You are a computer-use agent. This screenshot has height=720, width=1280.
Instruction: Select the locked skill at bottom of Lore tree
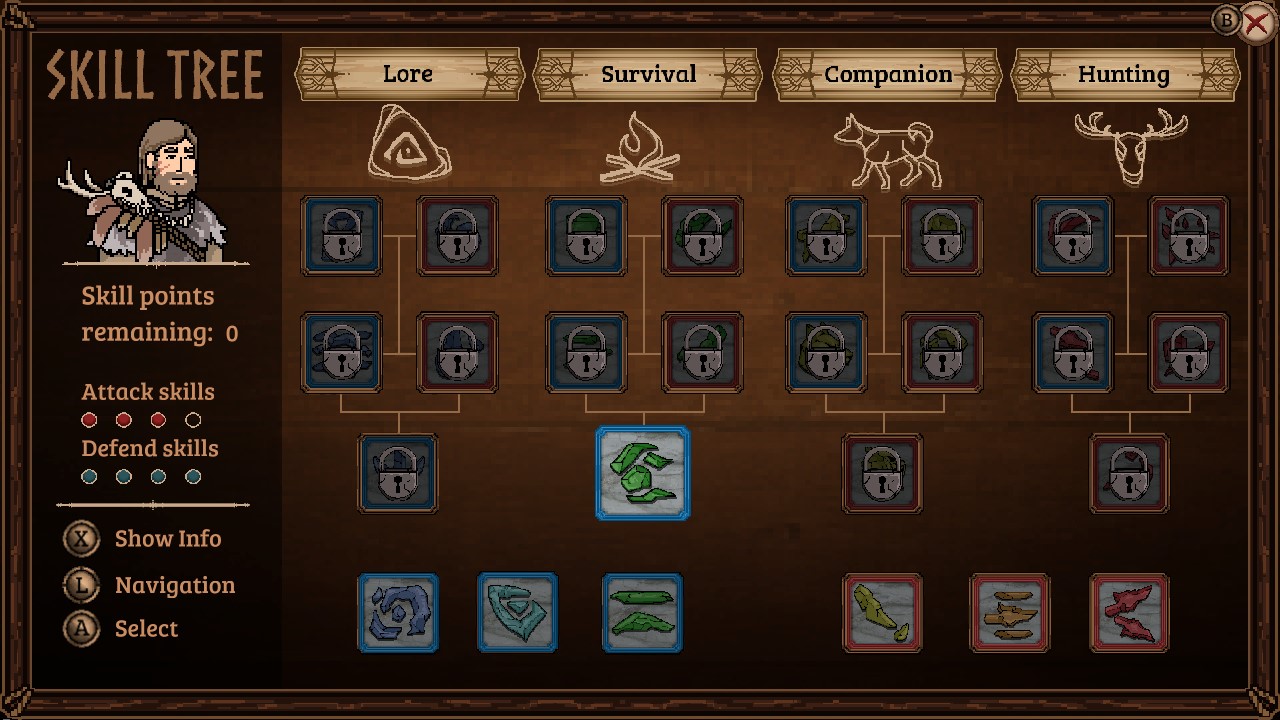click(x=397, y=474)
